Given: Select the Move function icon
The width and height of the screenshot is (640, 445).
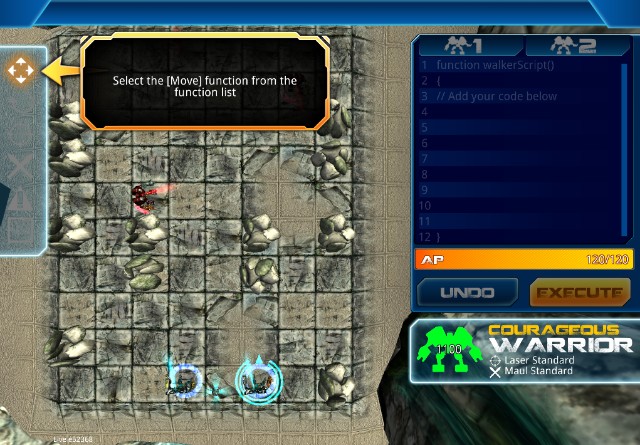Looking at the screenshot, I should click(18, 70).
